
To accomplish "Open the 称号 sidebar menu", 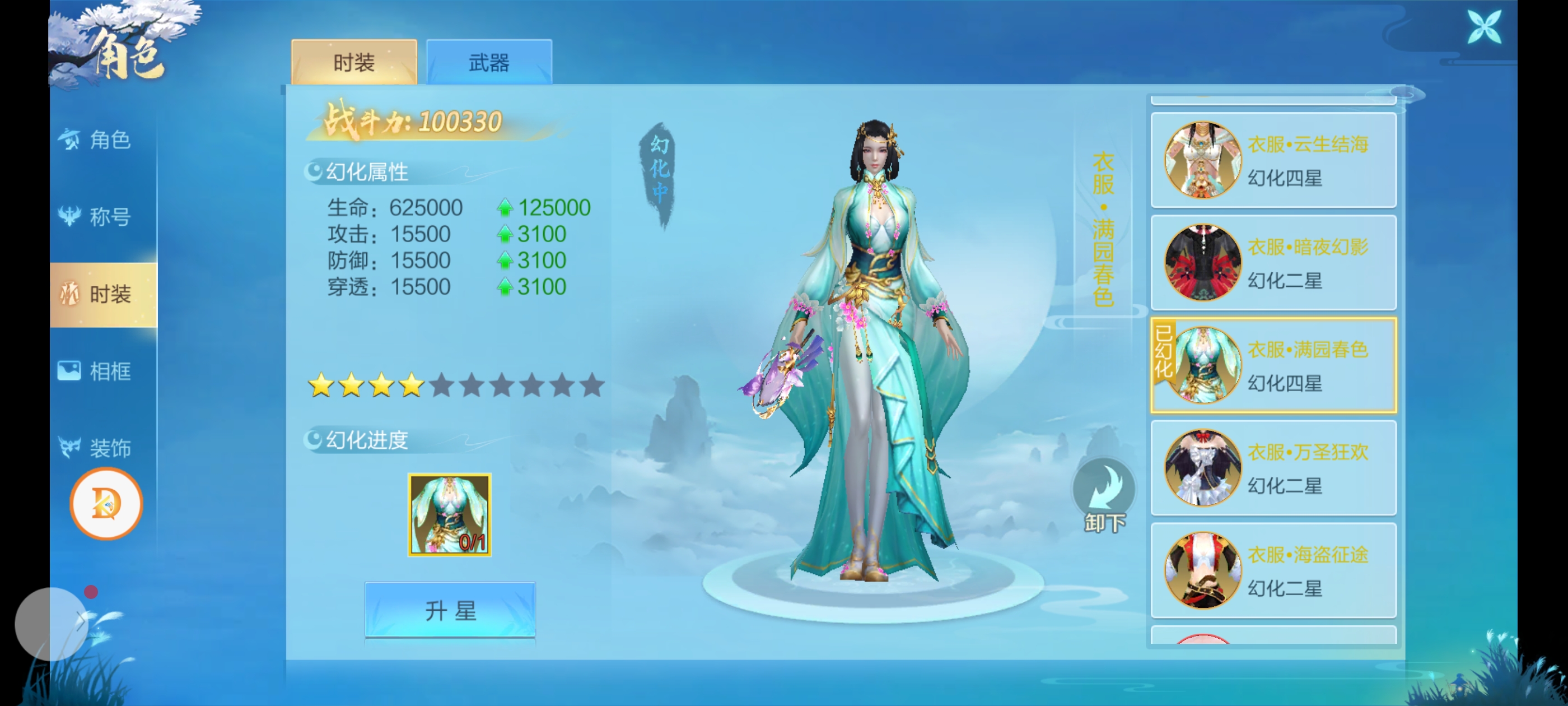I will 104,216.
